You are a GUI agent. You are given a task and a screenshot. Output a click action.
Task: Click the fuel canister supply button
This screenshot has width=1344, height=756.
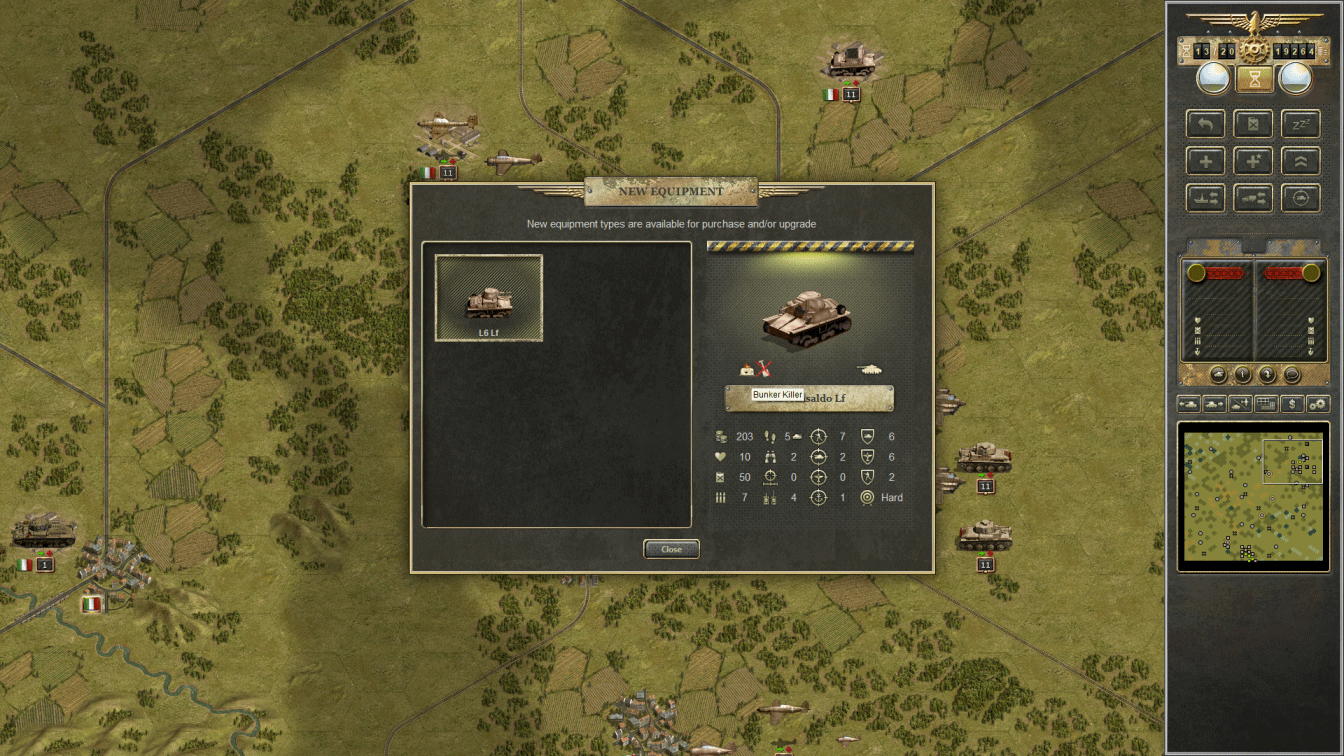click(x=1253, y=124)
